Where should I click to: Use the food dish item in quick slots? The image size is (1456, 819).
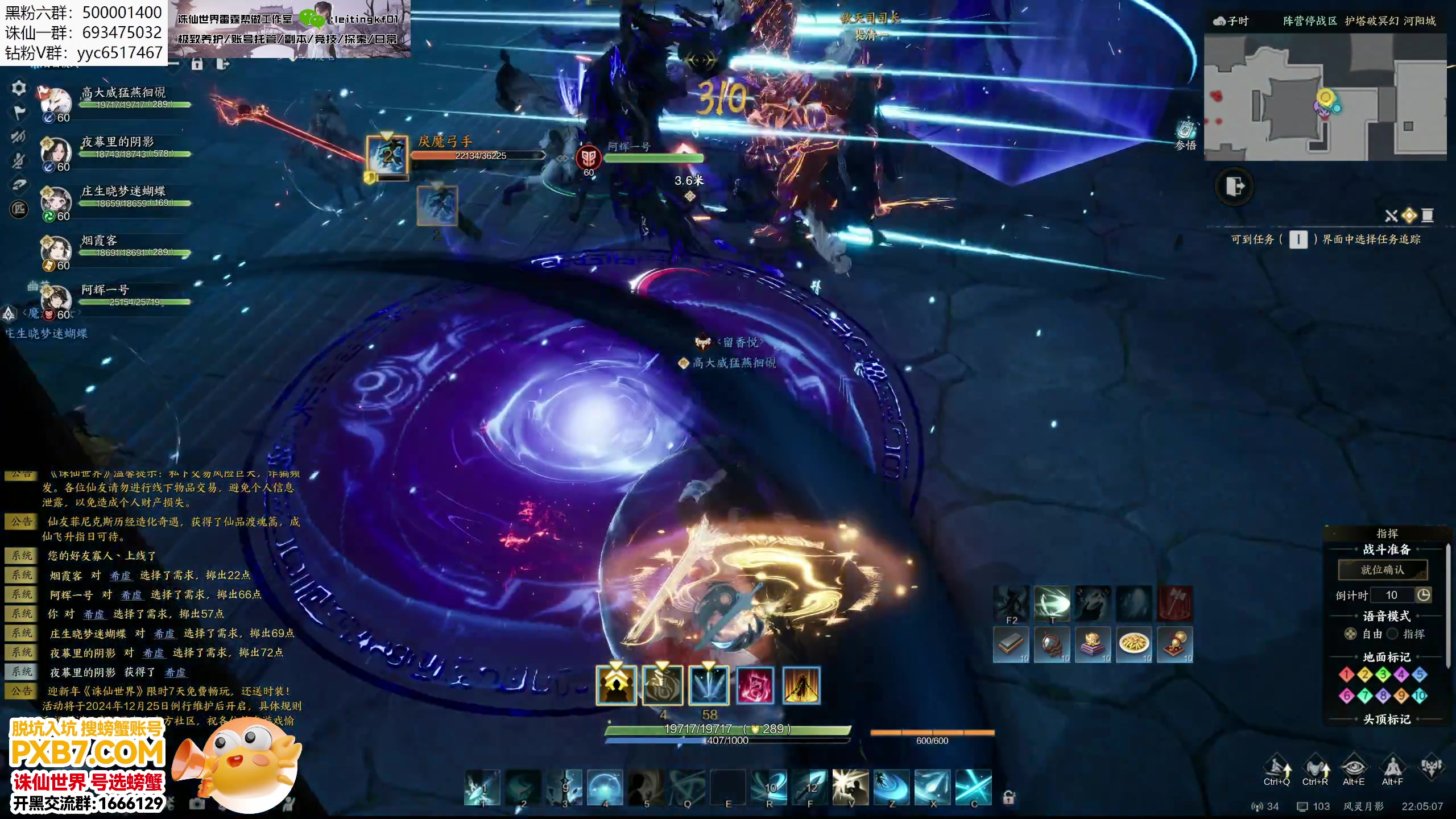click(1134, 644)
